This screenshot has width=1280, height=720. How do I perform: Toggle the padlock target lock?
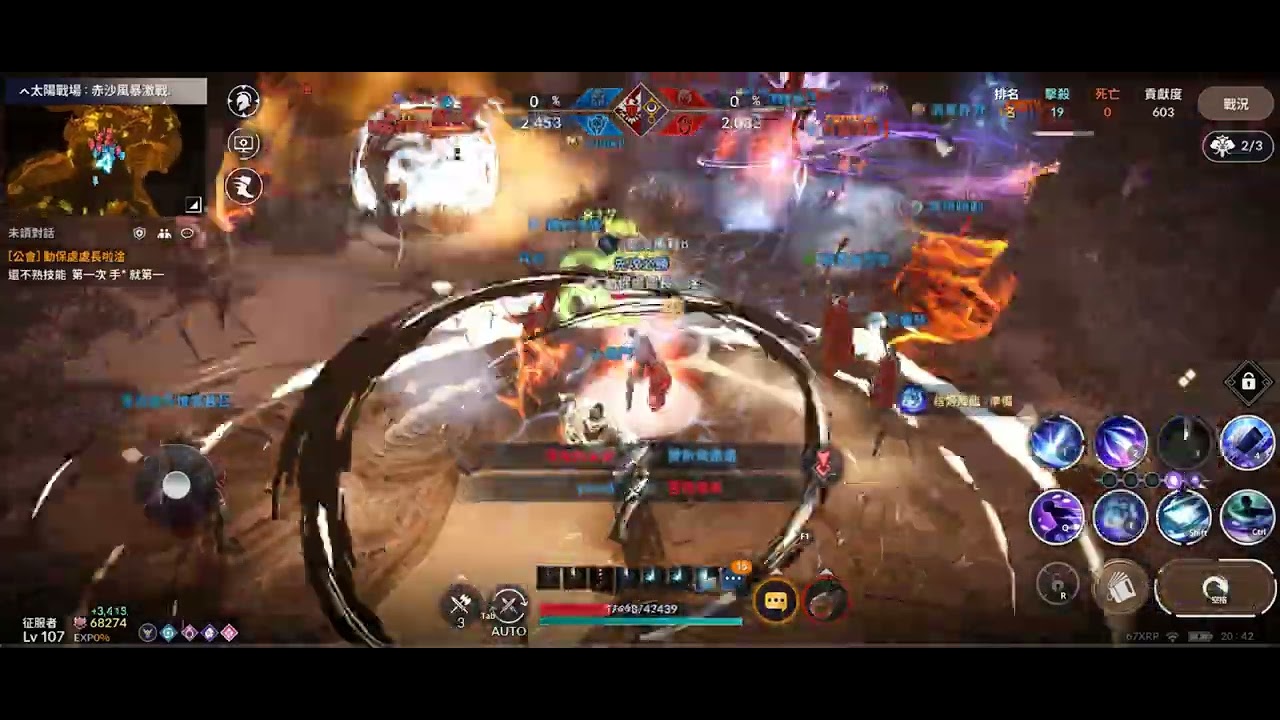1248,382
